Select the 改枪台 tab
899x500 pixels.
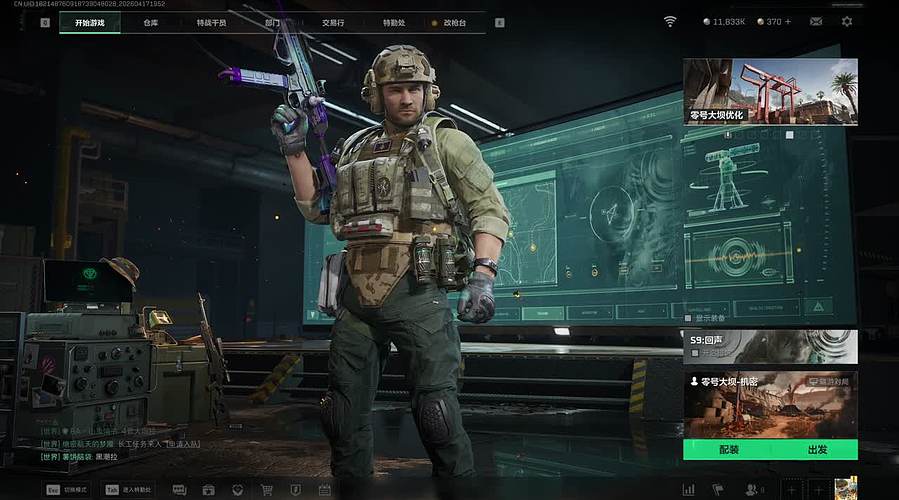(454, 22)
